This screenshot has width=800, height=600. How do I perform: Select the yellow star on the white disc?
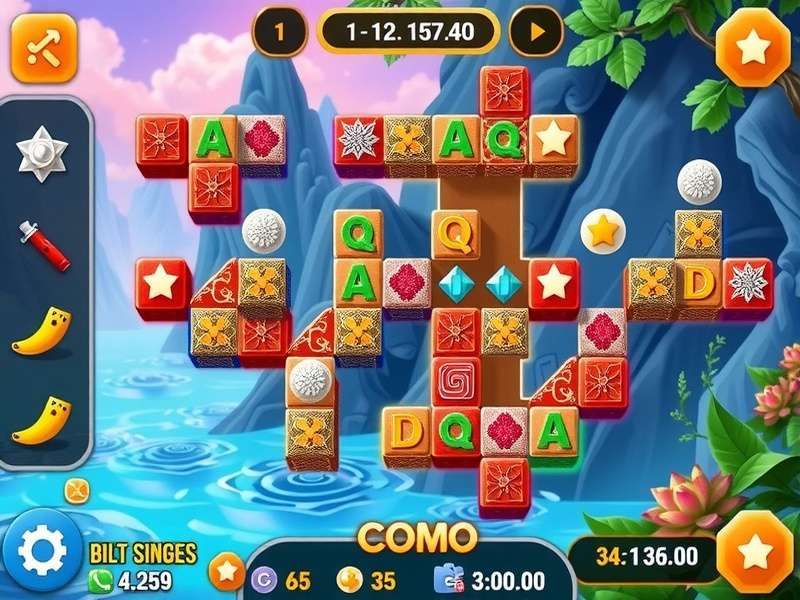tap(603, 232)
